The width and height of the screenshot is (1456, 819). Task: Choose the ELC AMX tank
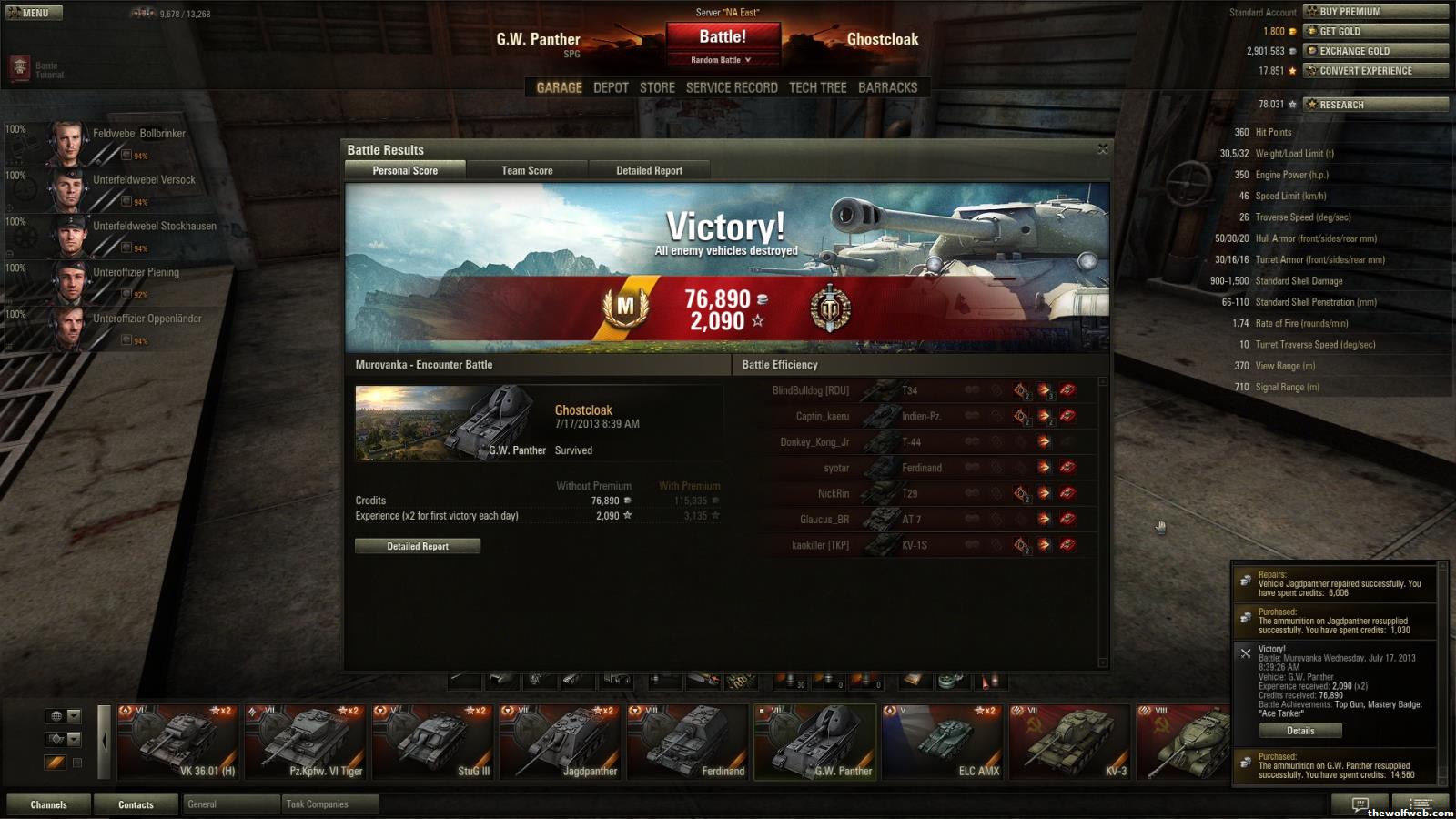(x=943, y=742)
